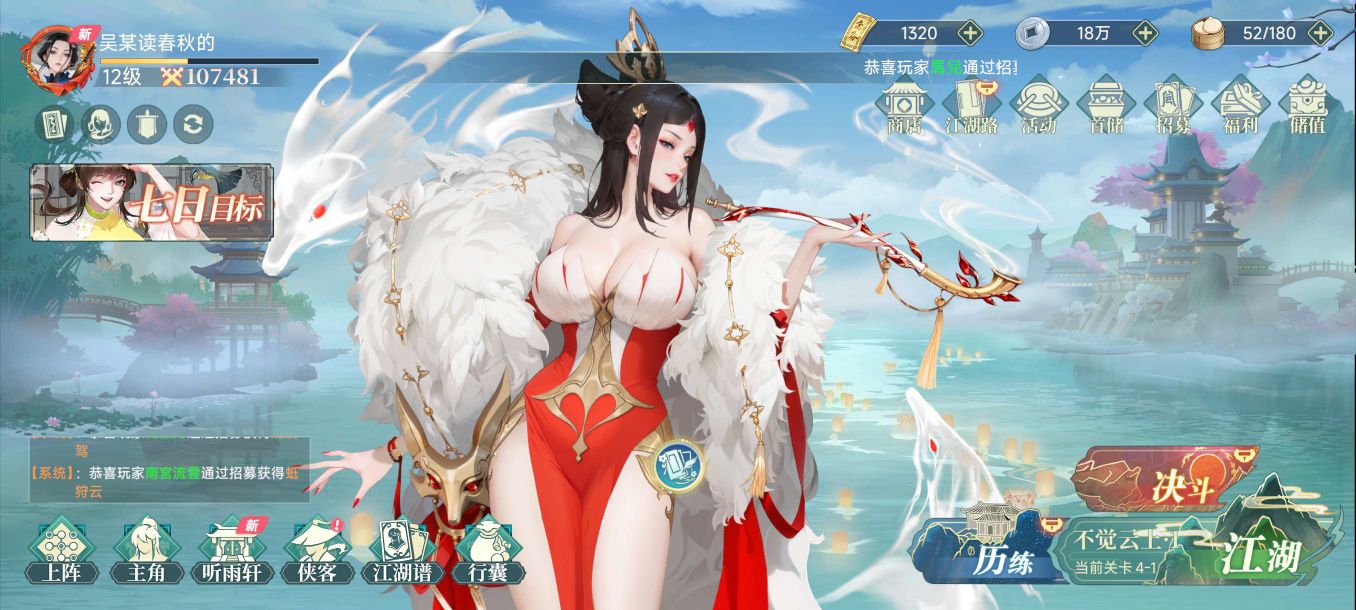Add more gold tickets with plus button

pyautogui.click(x=970, y=33)
